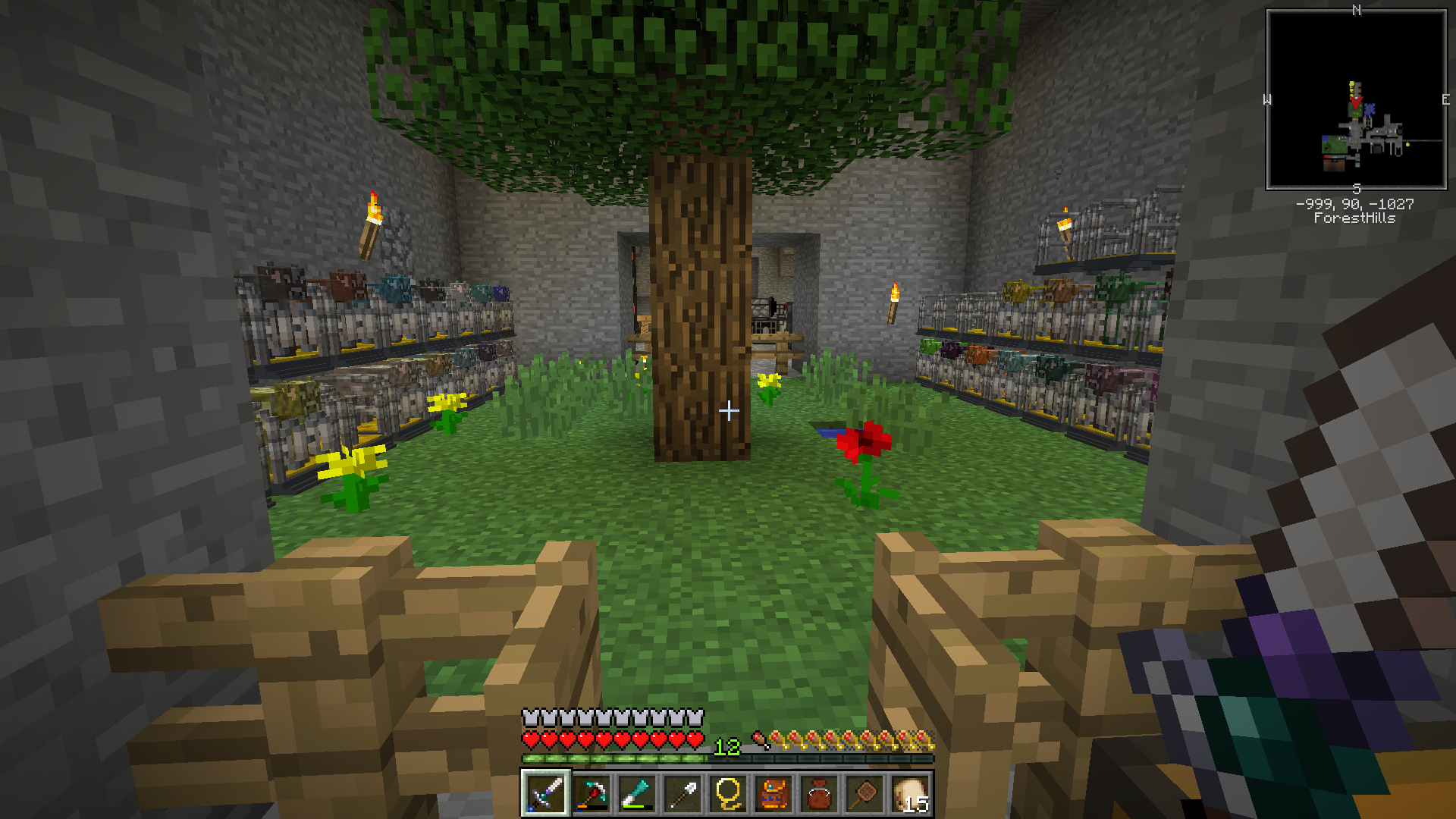1456x819 pixels.
Task: Click the minimap in the corner
Action: tap(1356, 99)
